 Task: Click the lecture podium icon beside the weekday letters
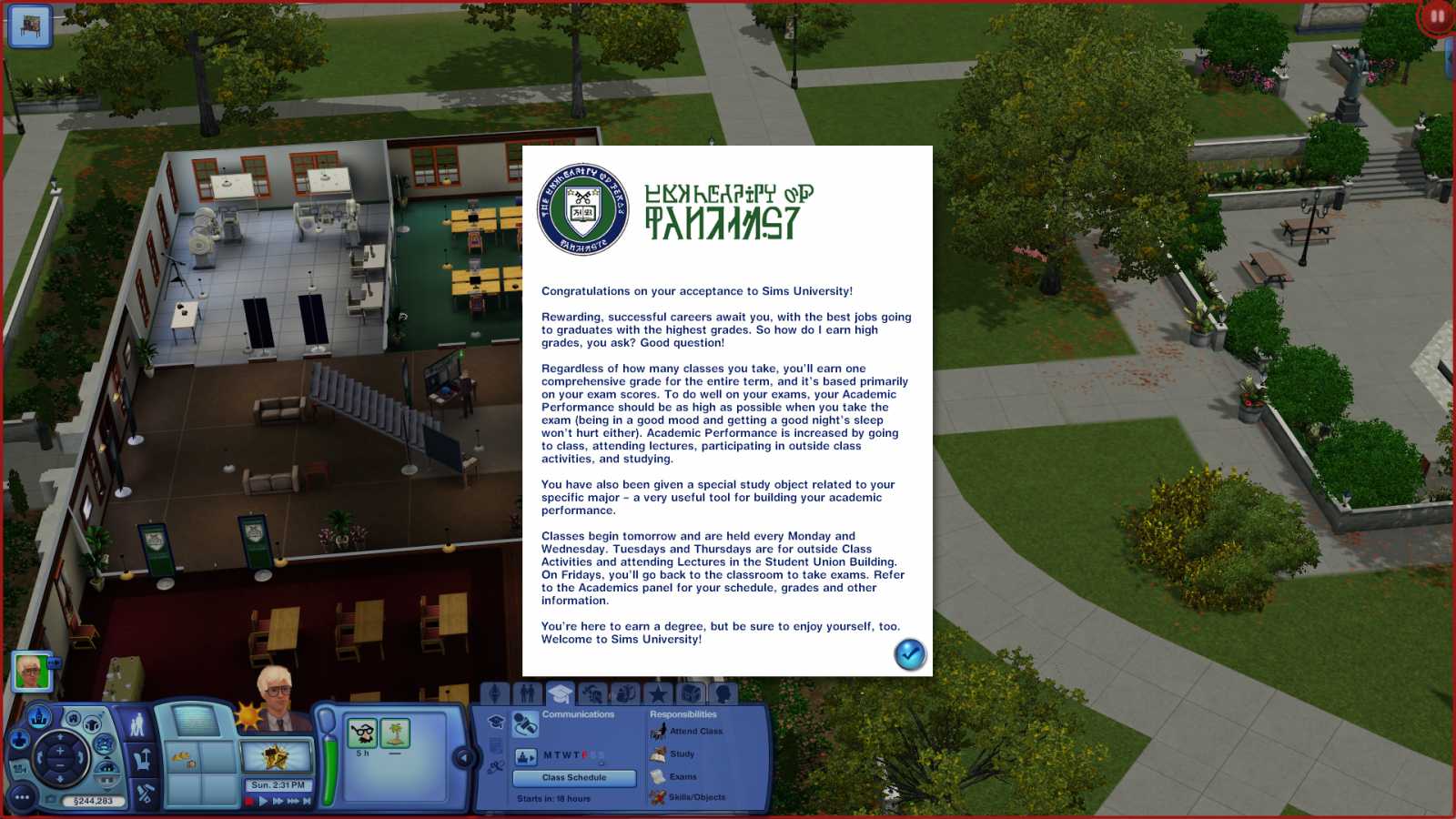(x=525, y=758)
